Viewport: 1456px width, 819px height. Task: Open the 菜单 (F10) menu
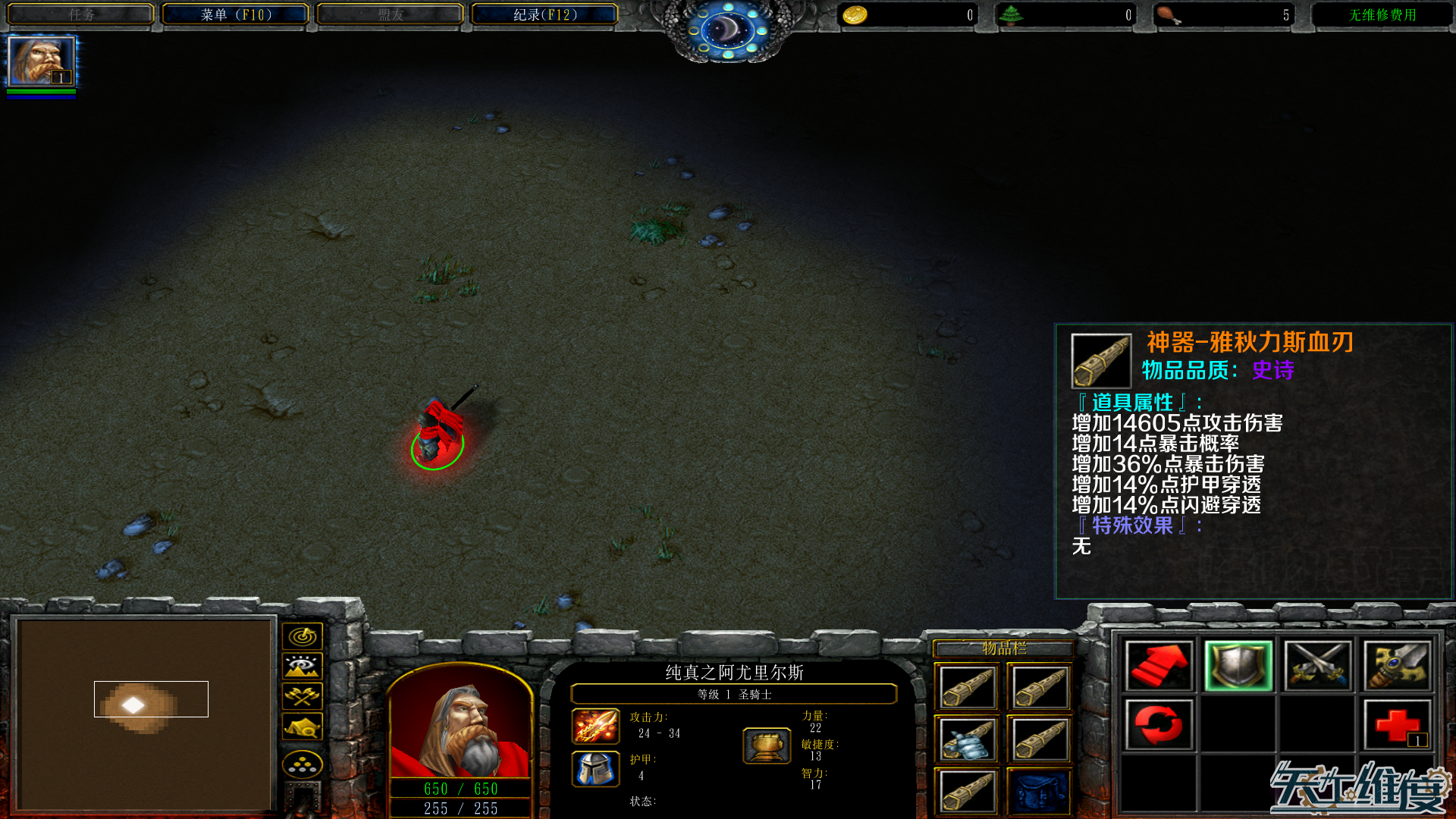click(235, 15)
